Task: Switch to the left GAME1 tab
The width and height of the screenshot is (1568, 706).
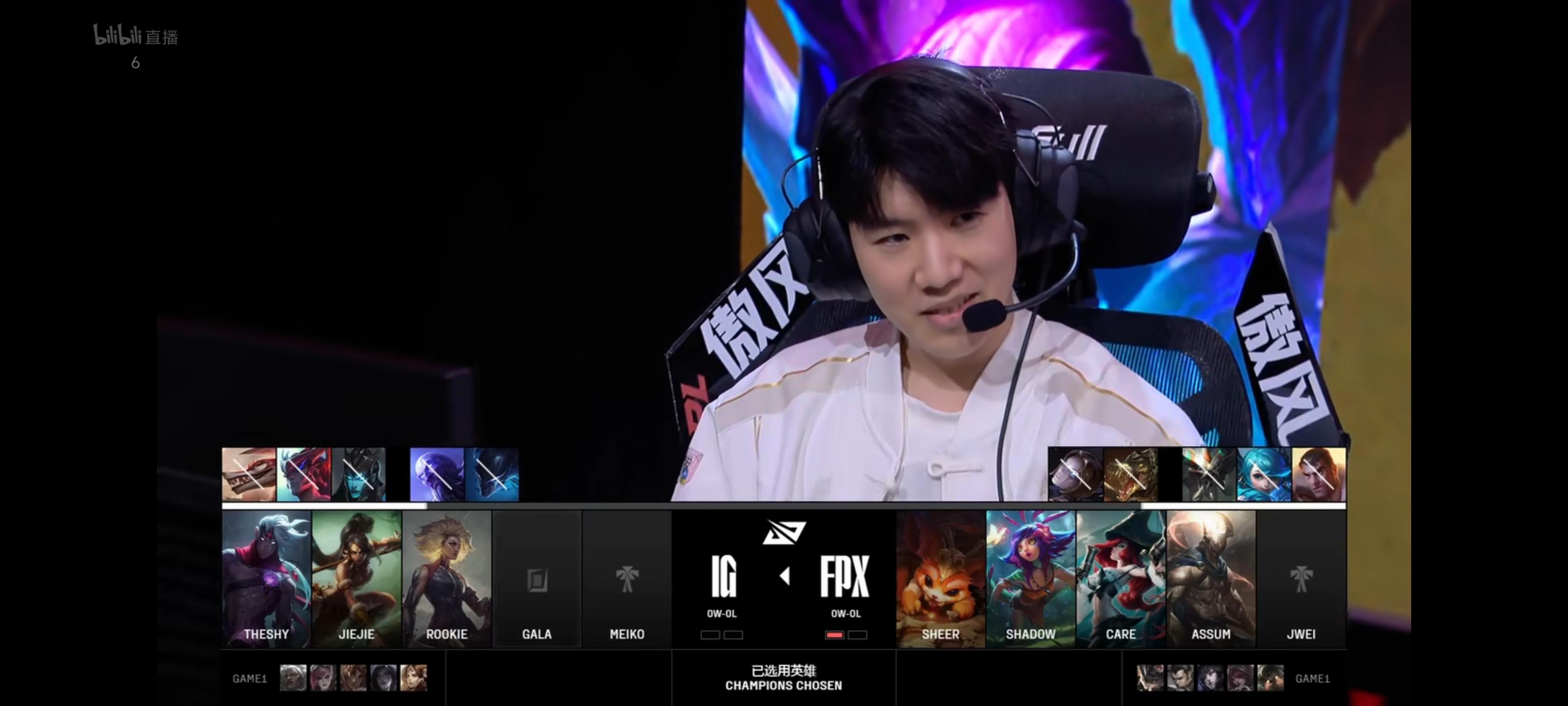Action: tap(250, 678)
